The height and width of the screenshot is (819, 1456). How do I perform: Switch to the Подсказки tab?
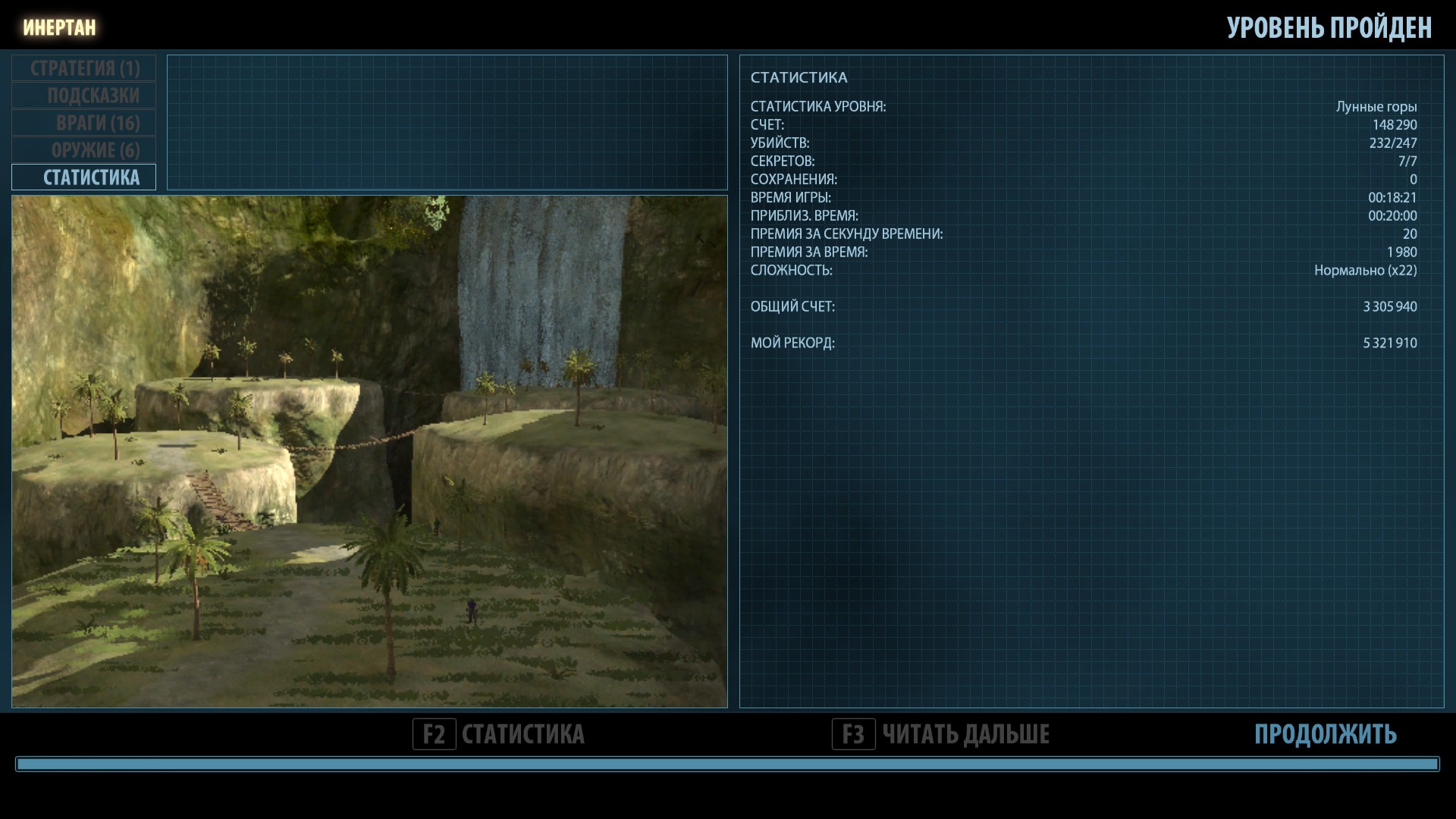point(84,96)
